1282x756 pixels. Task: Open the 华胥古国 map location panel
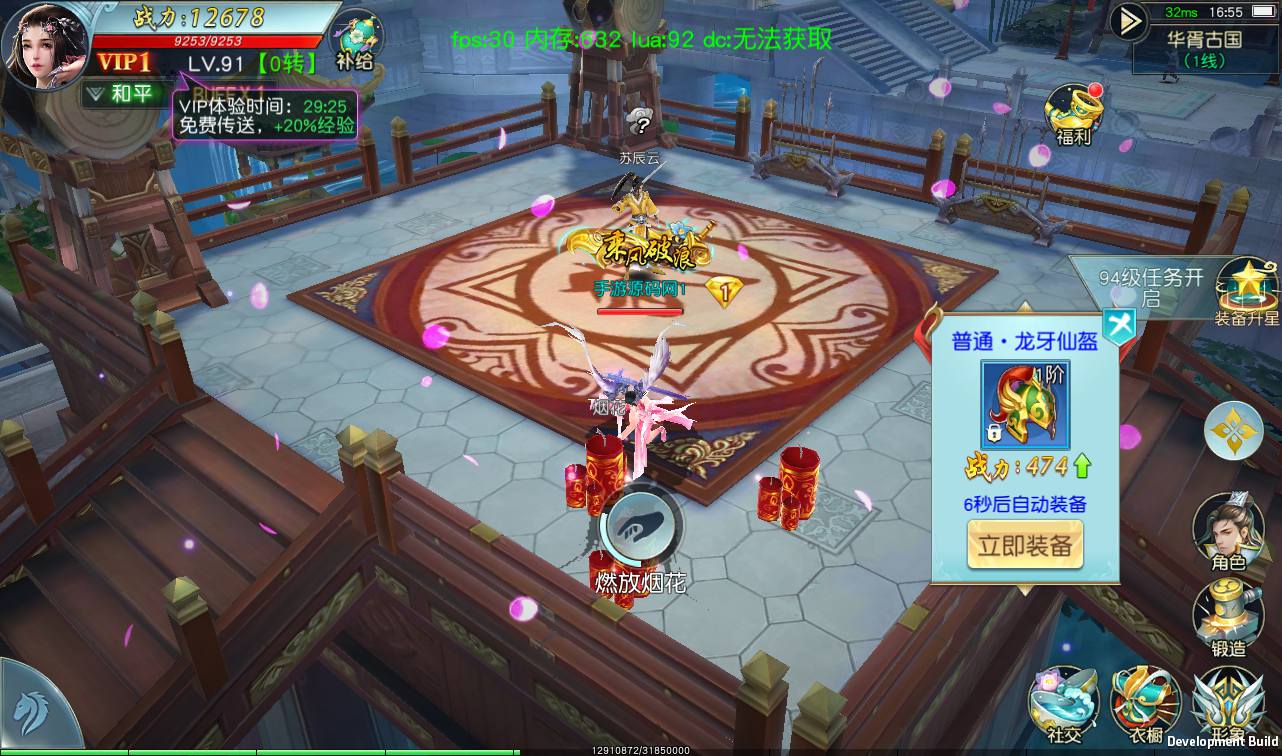1204,48
